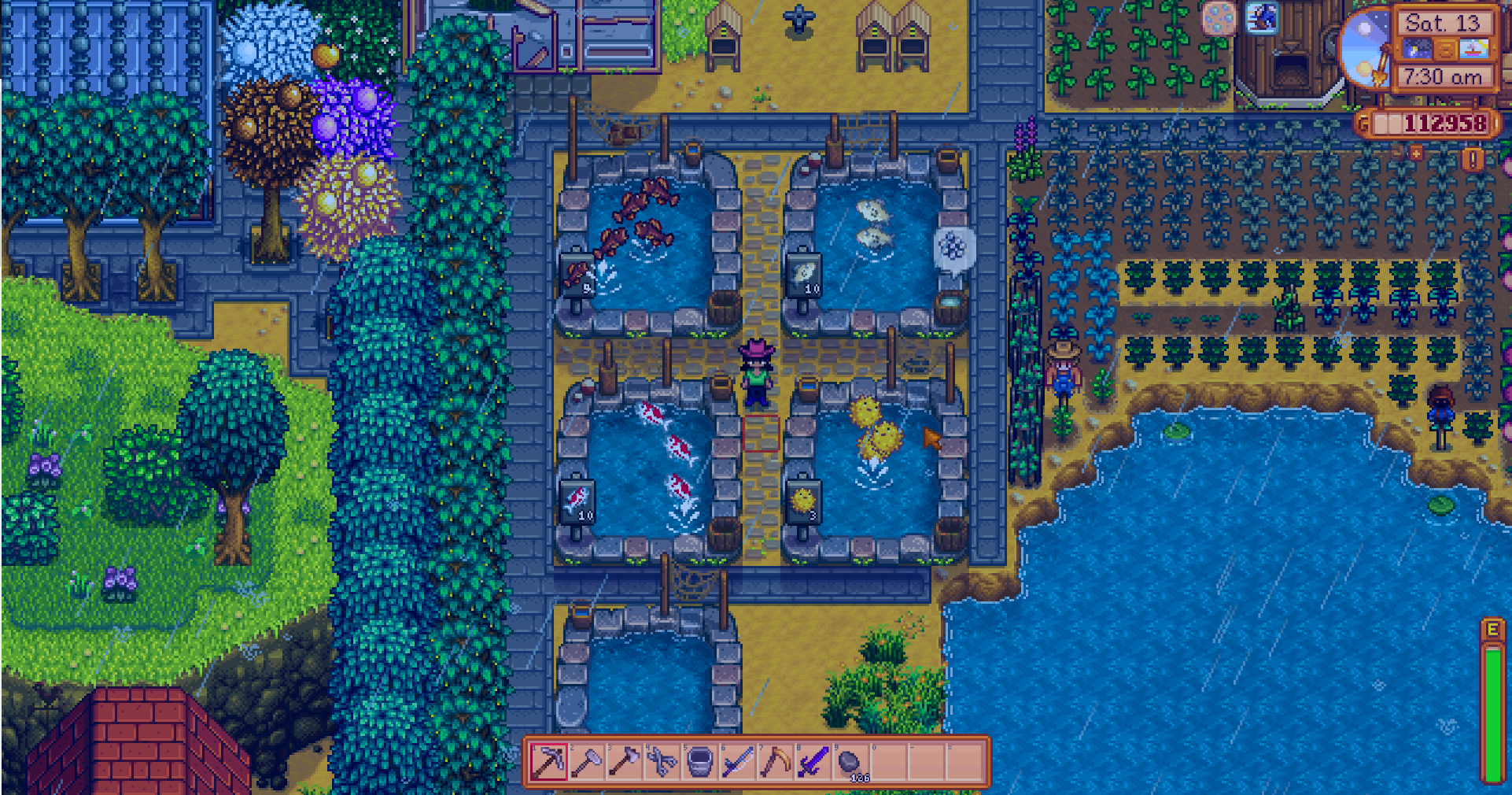Click the nighttime luck icon on the clock
This screenshot has width=1512, height=795.
point(1417,49)
